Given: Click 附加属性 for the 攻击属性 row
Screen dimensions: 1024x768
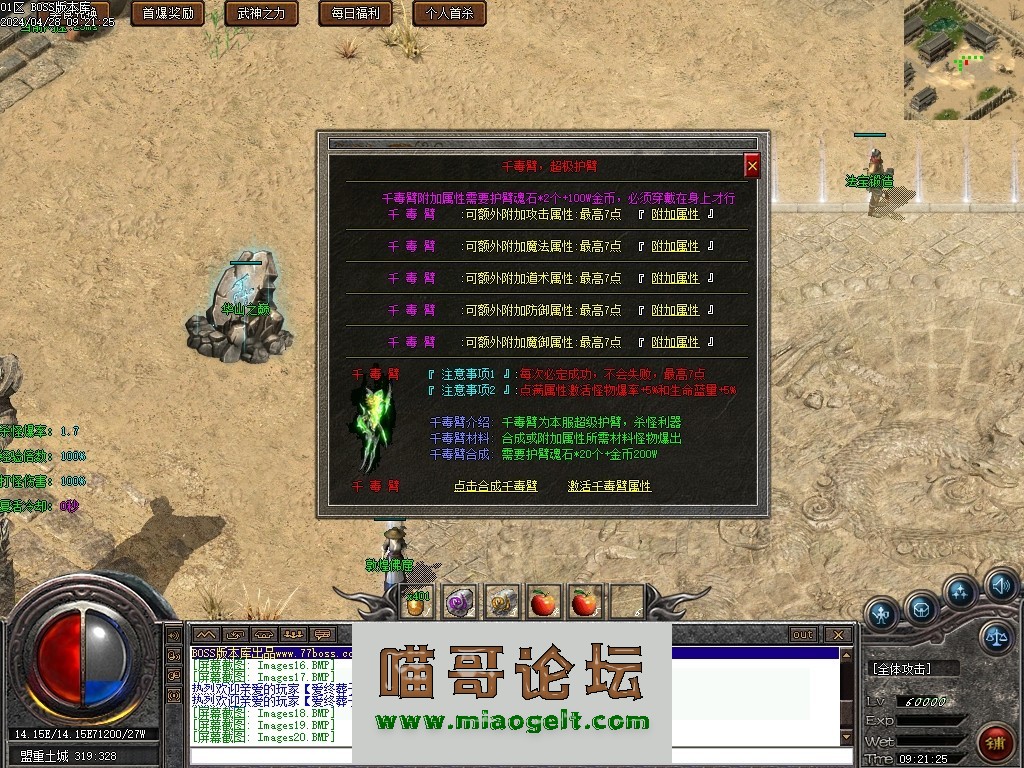Looking at the screenshot, I should coord(675,214).
